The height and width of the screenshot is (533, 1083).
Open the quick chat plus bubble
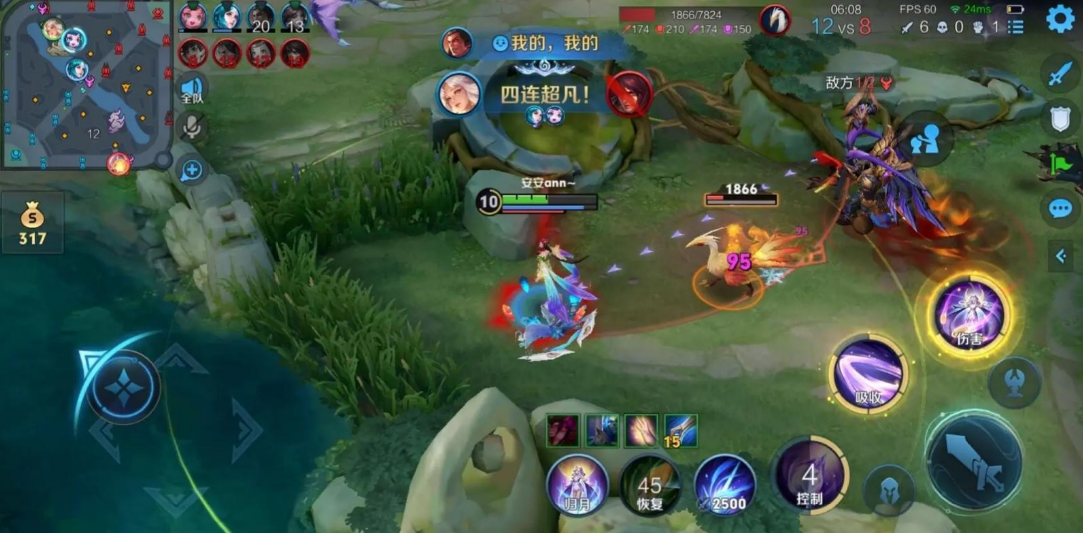pyautogui.click(x=192, y=170)
